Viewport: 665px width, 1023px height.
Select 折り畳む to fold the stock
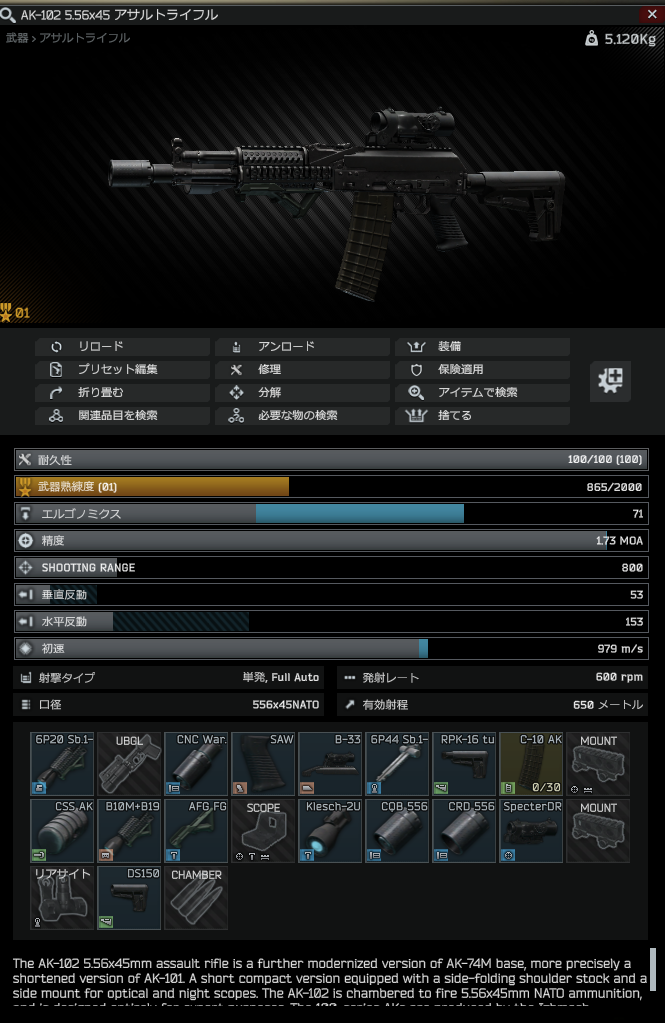click(x=122, y=393)
